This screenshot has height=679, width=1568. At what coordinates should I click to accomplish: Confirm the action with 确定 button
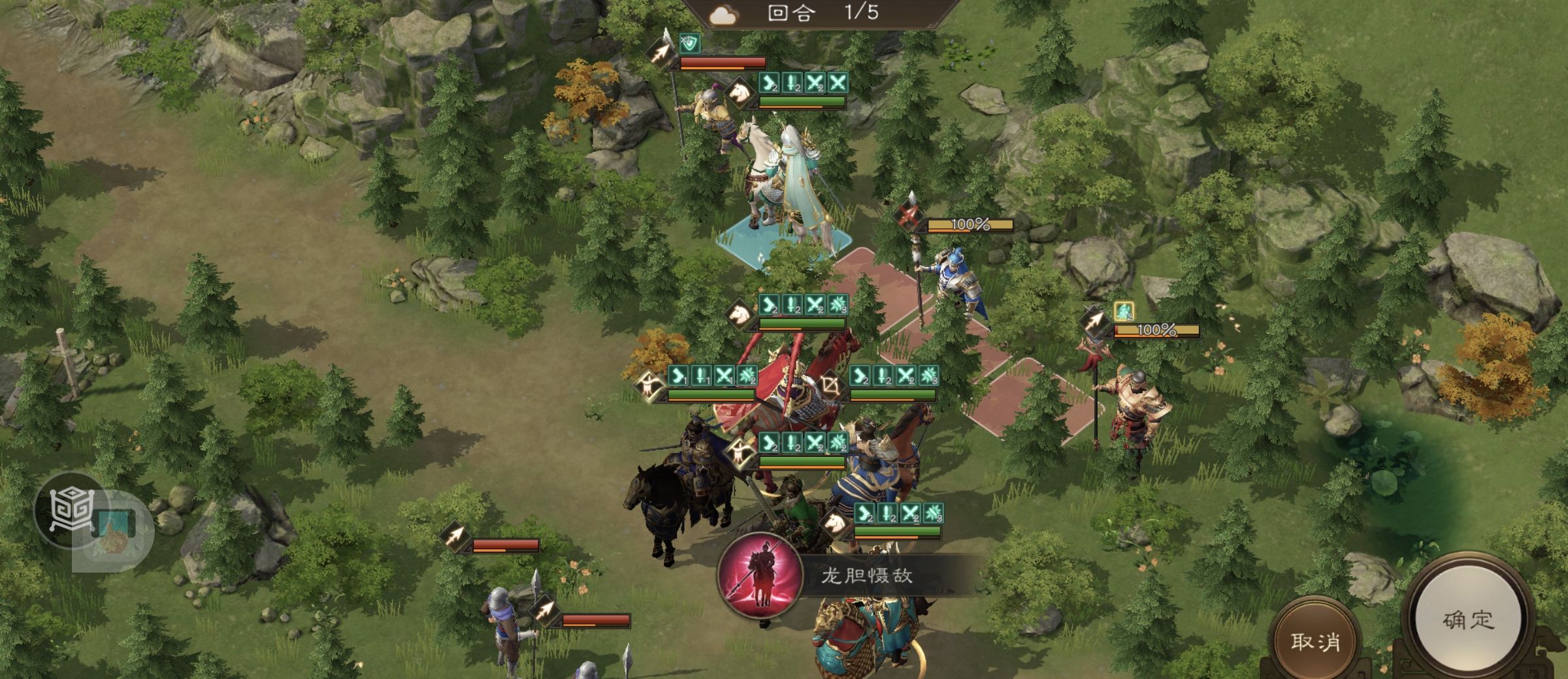coord(1467,620)
